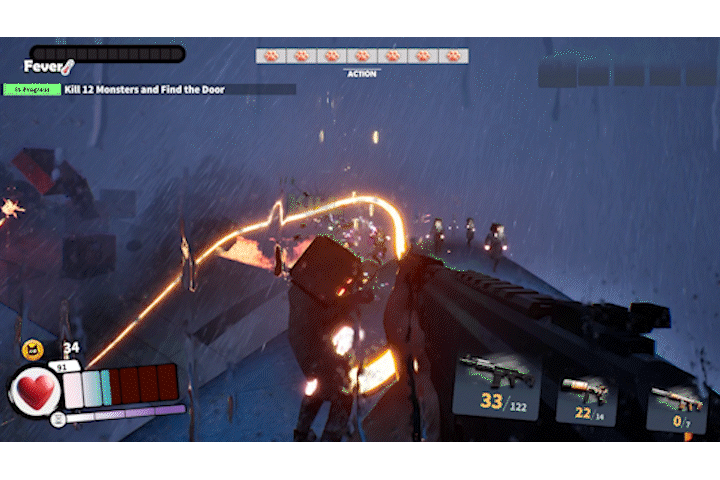The height and width of the screenshot is (480, 720).
Task: Select the assault rifle weapon slot
Action: (x=495, y=386)
